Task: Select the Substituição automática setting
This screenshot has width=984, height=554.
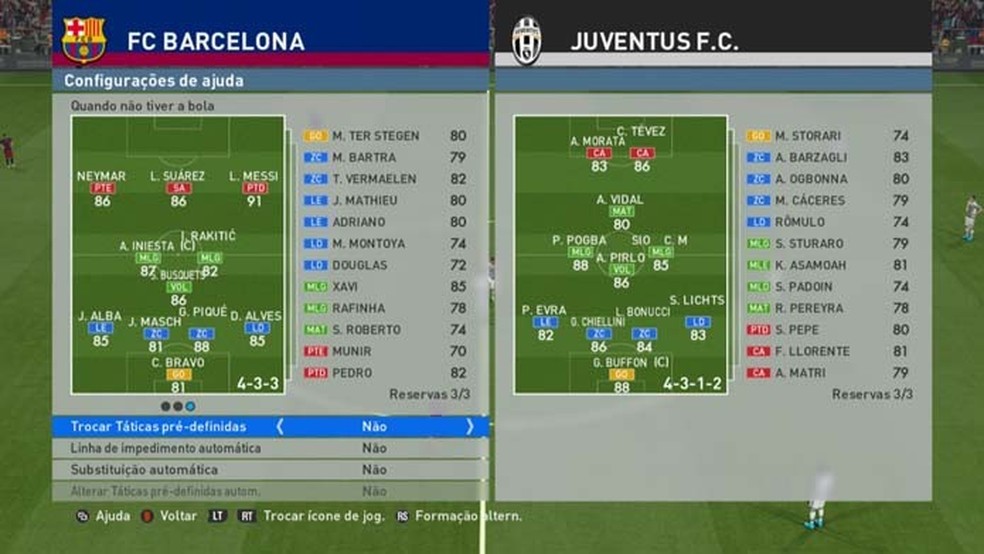Action: (144, 469)
